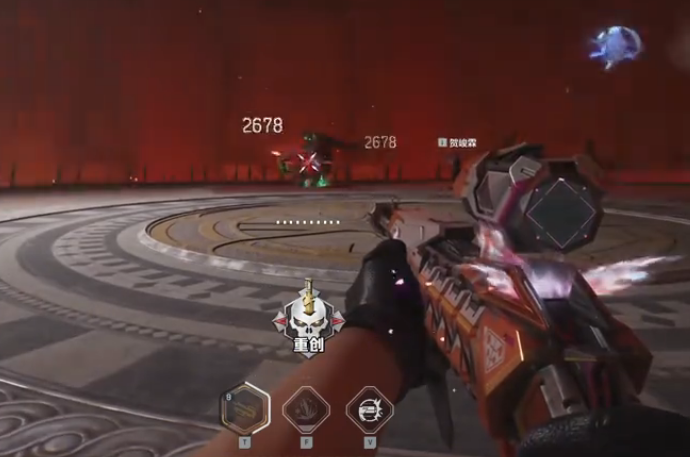Viewport: 690px width, 457px height.
Task: Activate the gold-ringed hexagon ability
Action: pos(245,408)
